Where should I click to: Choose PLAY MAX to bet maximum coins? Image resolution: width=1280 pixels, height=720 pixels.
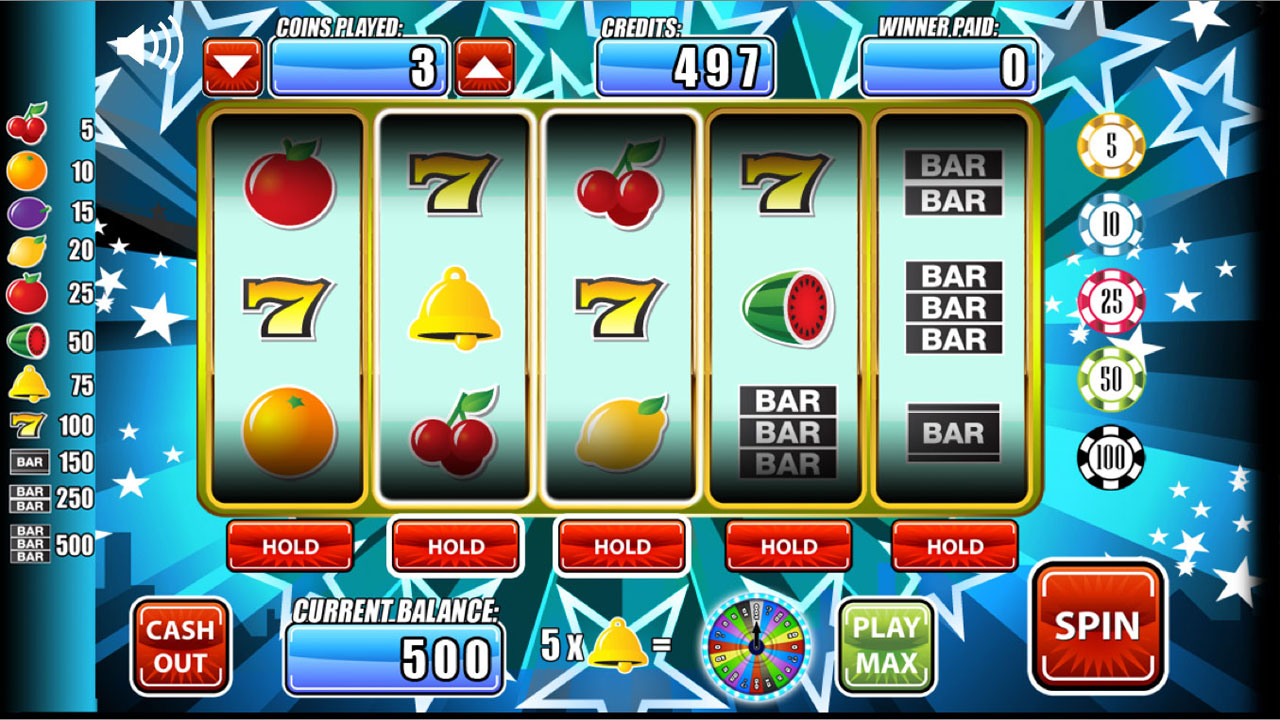[886, 645]
